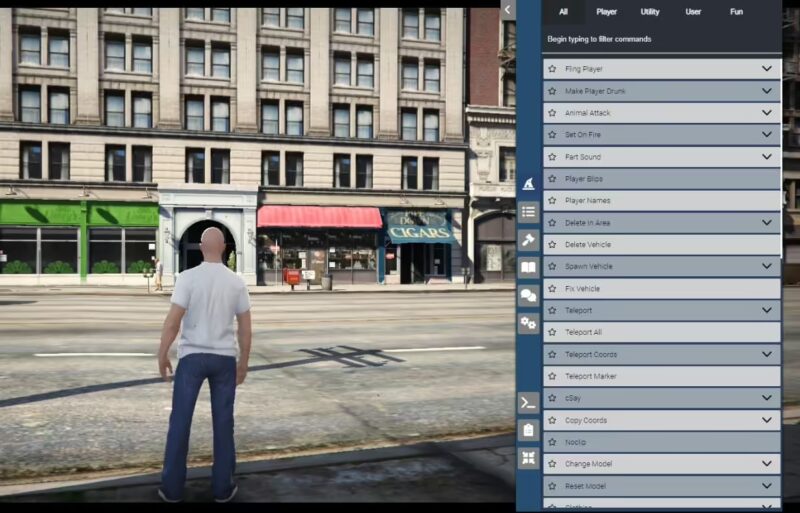Open the Utility commands tab

tap(650, 12)
